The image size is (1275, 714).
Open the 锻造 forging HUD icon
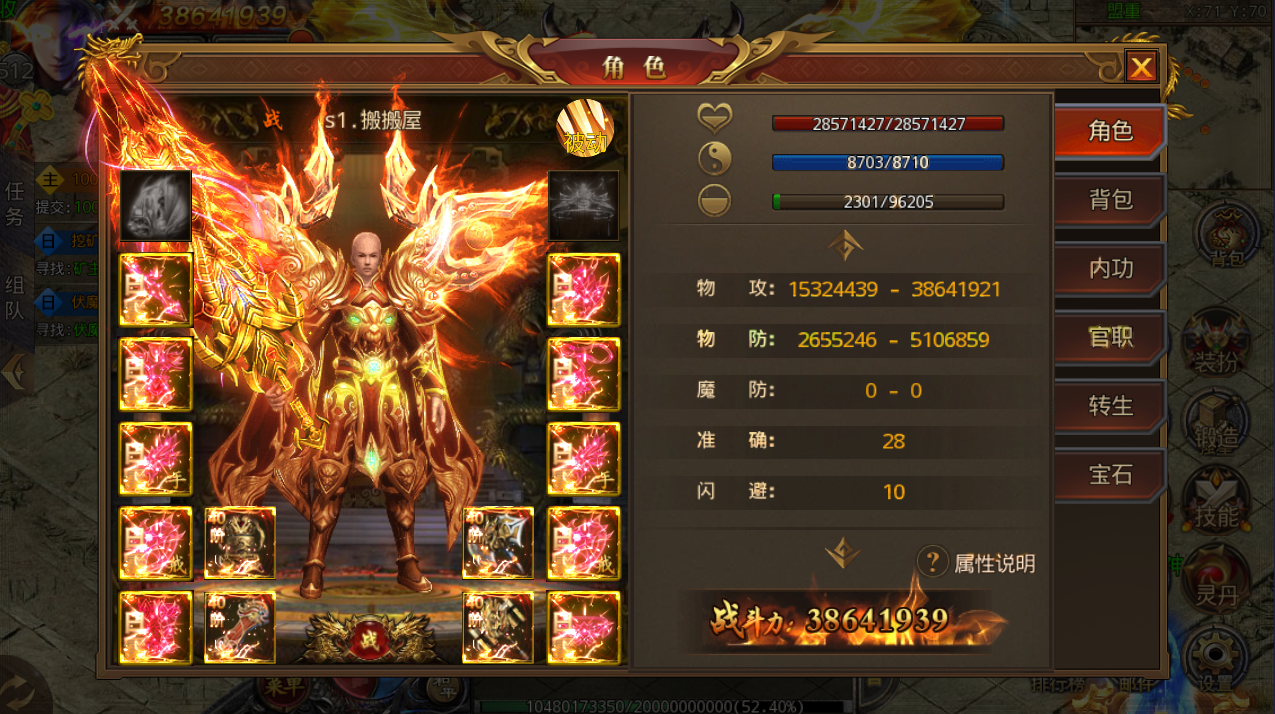pos(1216,420)
